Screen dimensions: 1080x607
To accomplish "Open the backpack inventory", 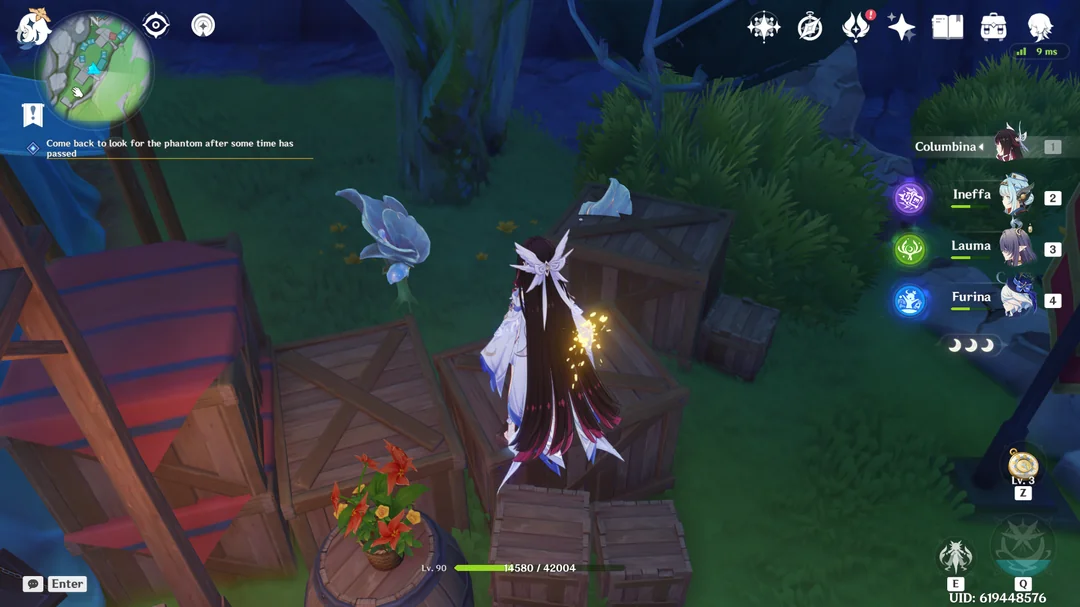I will (x=993, y=27).
